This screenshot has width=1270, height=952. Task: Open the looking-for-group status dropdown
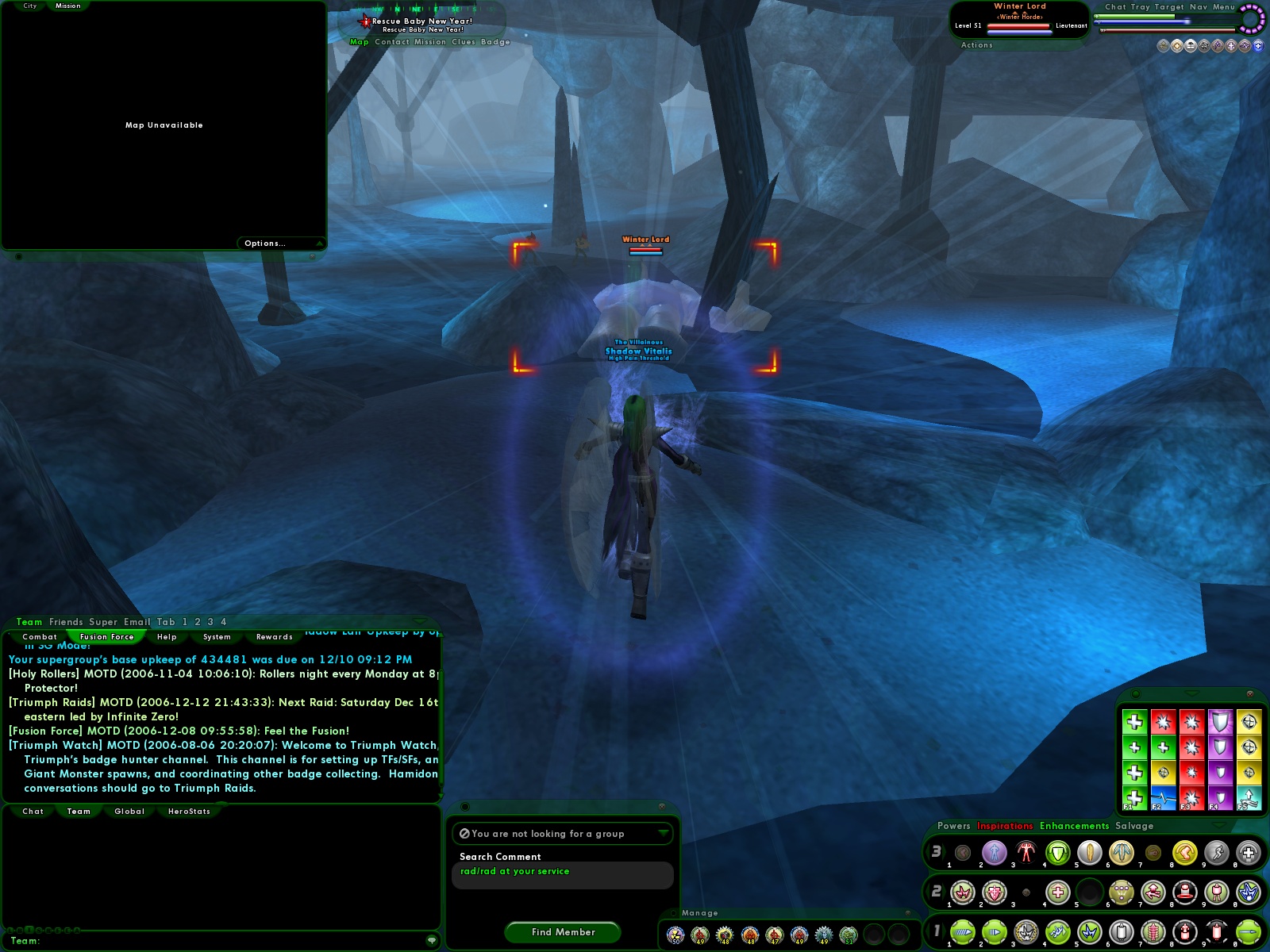[x=564, y=834]
